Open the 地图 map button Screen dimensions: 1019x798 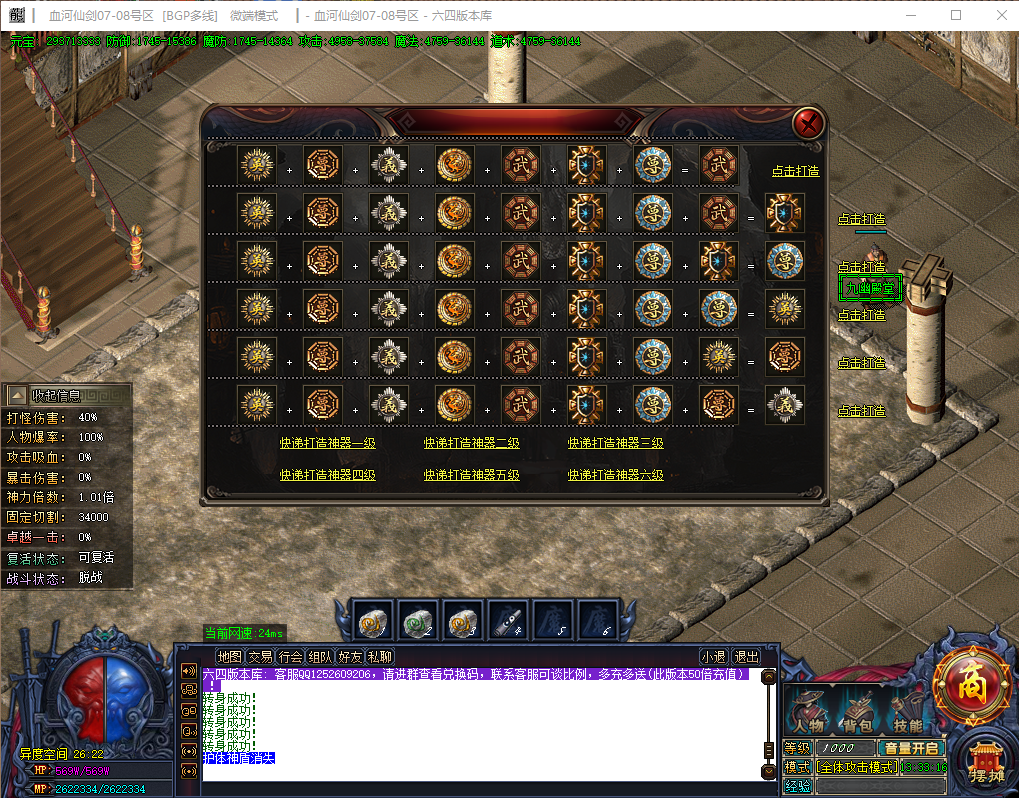[230, 657]
